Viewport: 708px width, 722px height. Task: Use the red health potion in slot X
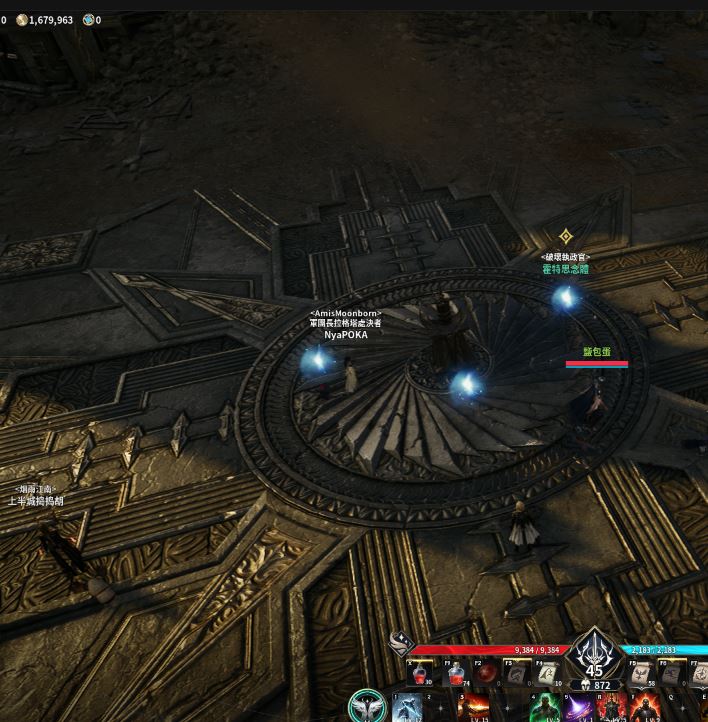point(421,674)
